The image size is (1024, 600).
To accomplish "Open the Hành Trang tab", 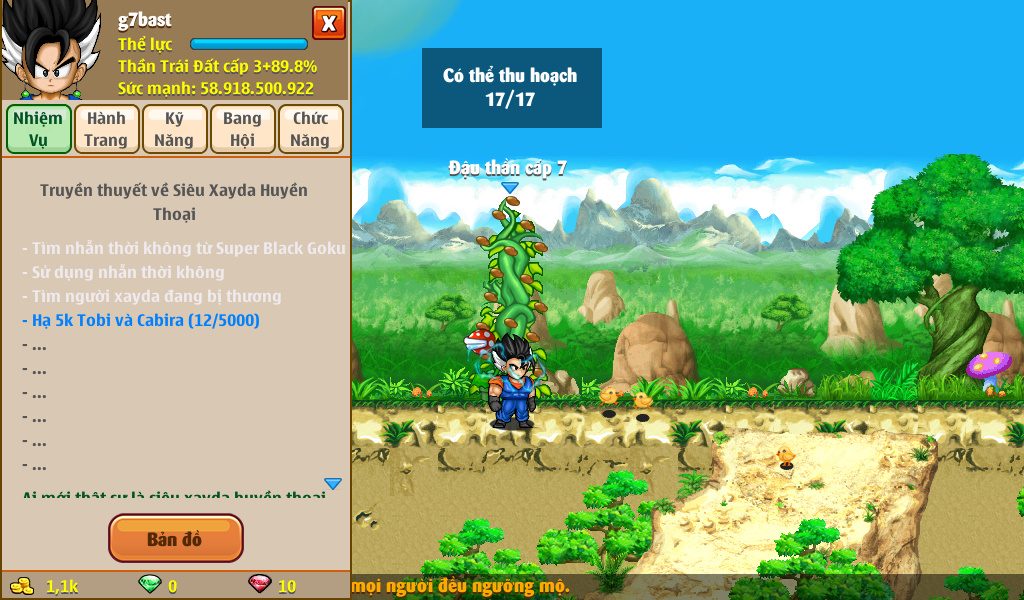I will click(106, 129).
